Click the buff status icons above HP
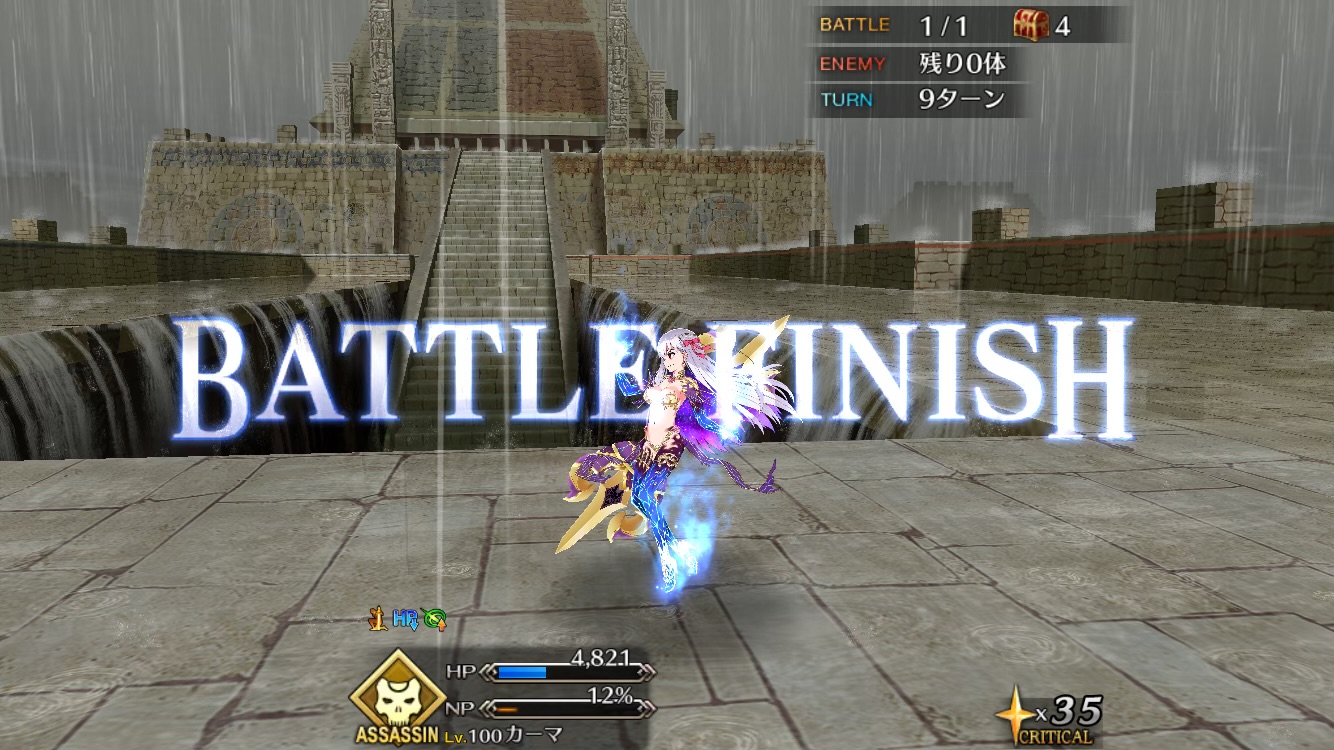The width and height of the screenshot is (1334, 750). click(406, 620)
